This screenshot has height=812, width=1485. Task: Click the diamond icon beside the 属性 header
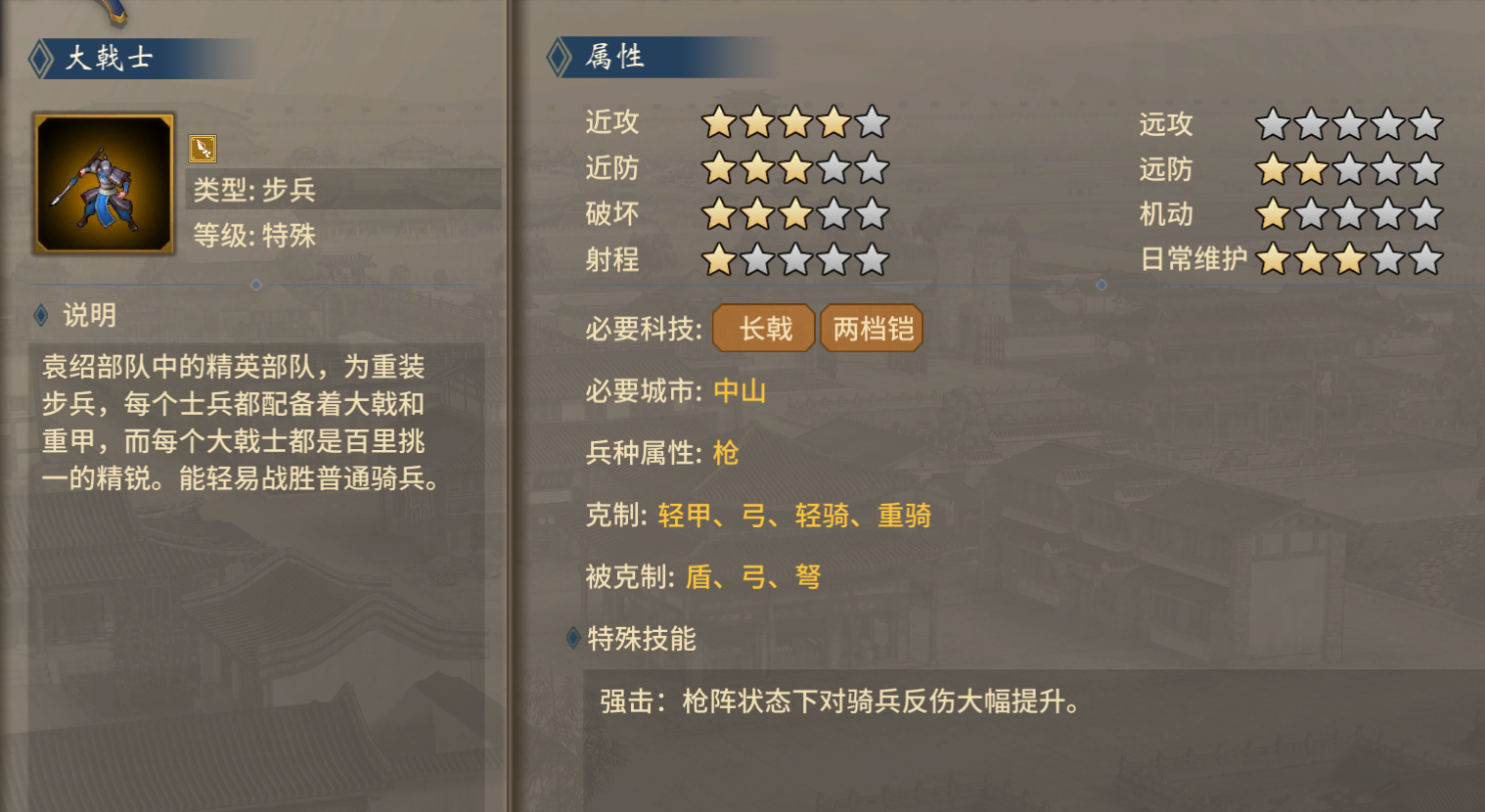(559, 59)
